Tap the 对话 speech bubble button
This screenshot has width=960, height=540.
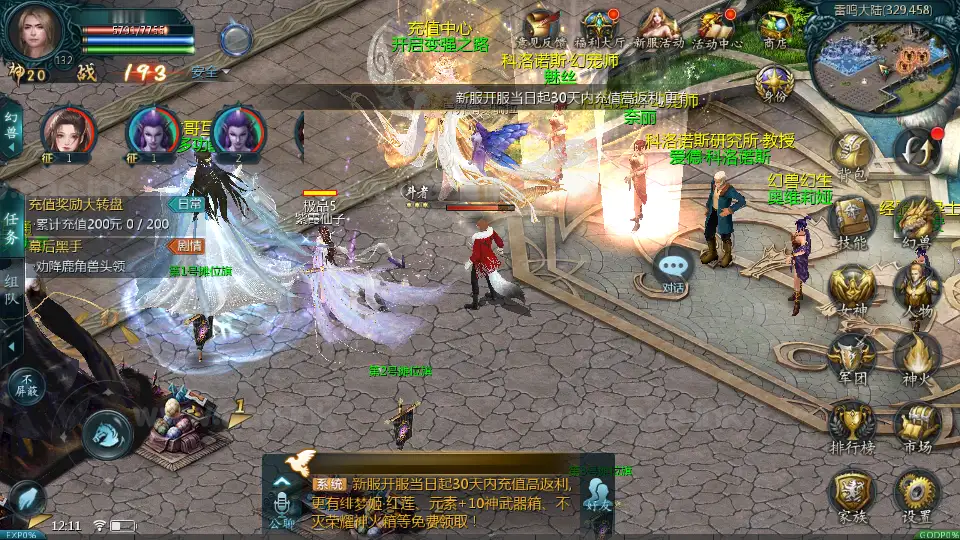pyautogui.click(x=674, y=269)
